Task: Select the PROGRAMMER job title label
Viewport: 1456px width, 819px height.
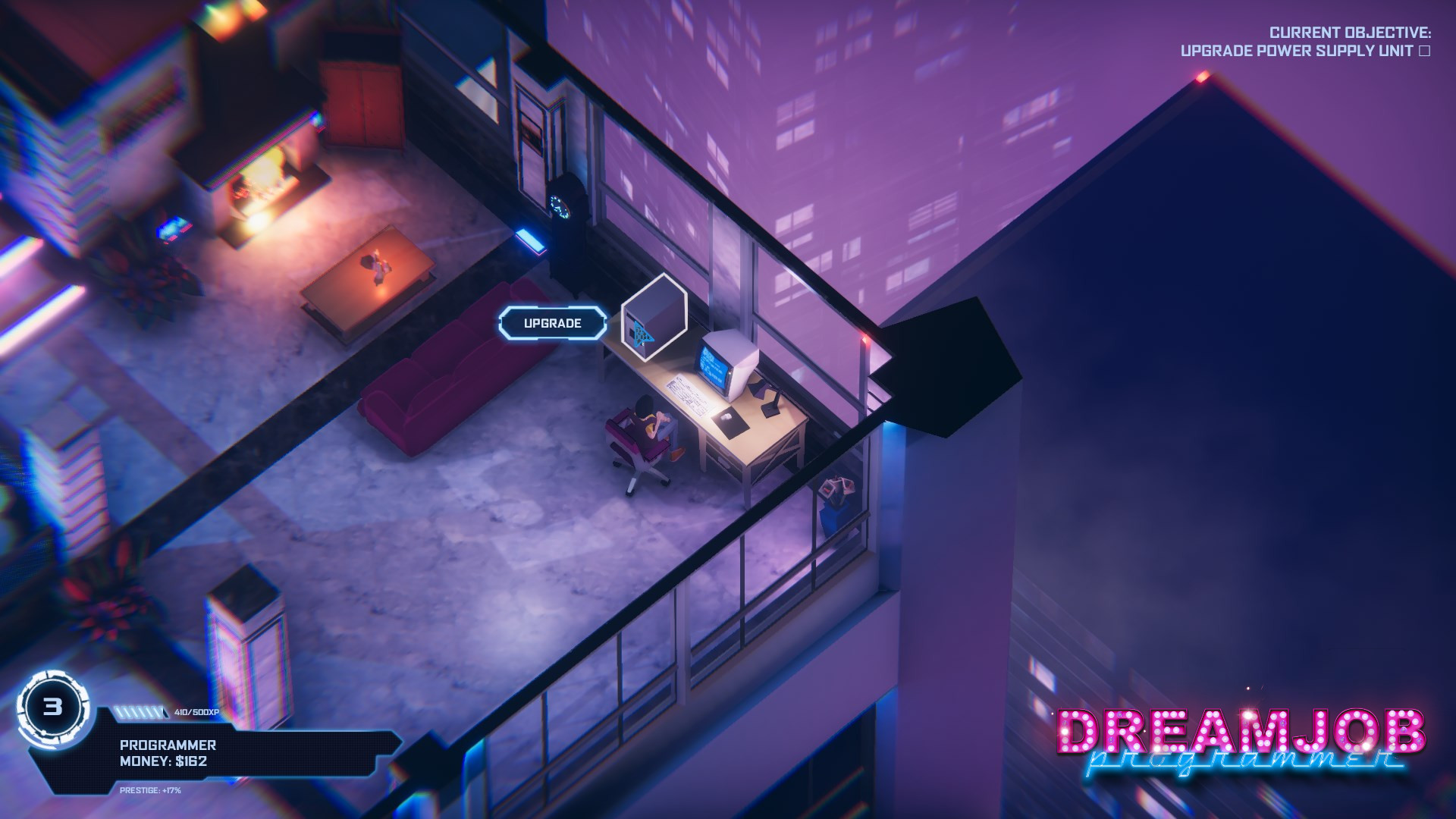Action: click(x=168, y=745)
